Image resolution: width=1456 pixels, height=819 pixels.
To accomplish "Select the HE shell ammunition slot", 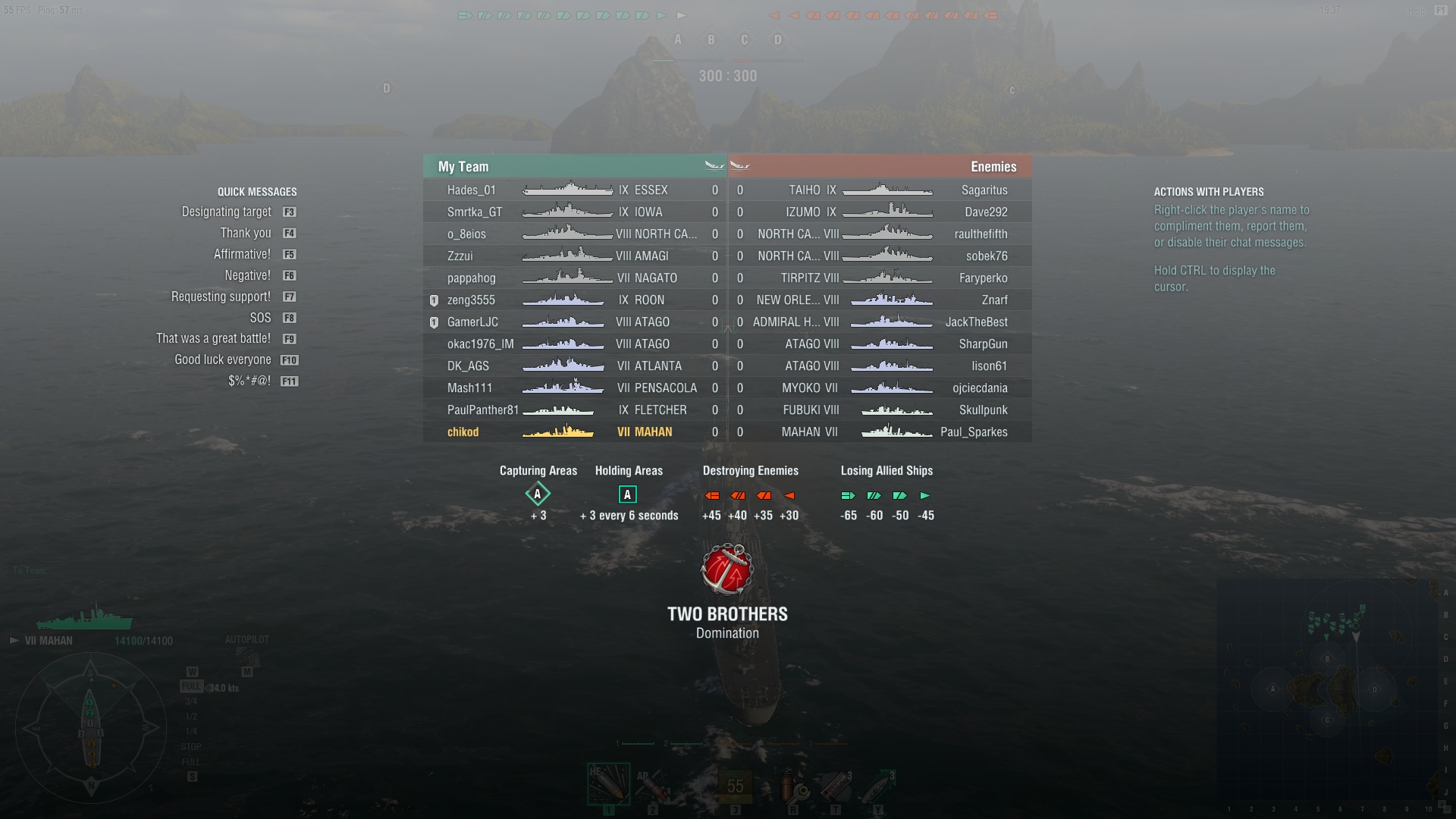I will (608, 785).
